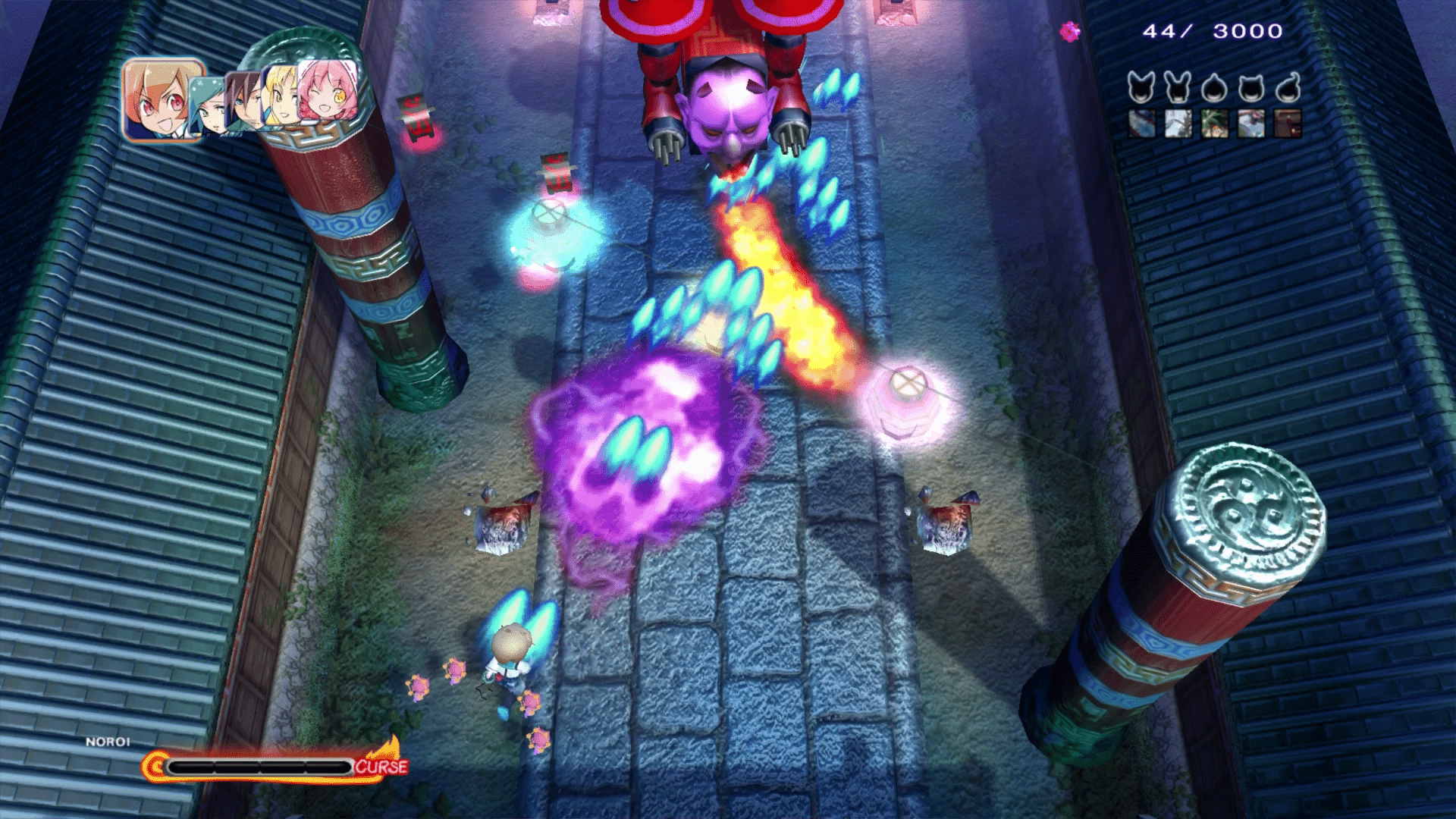Choose the teal-haired character portrait
Image resolution: width=1456 pixels, height=819 pixels.
click(x=206, y=106)
